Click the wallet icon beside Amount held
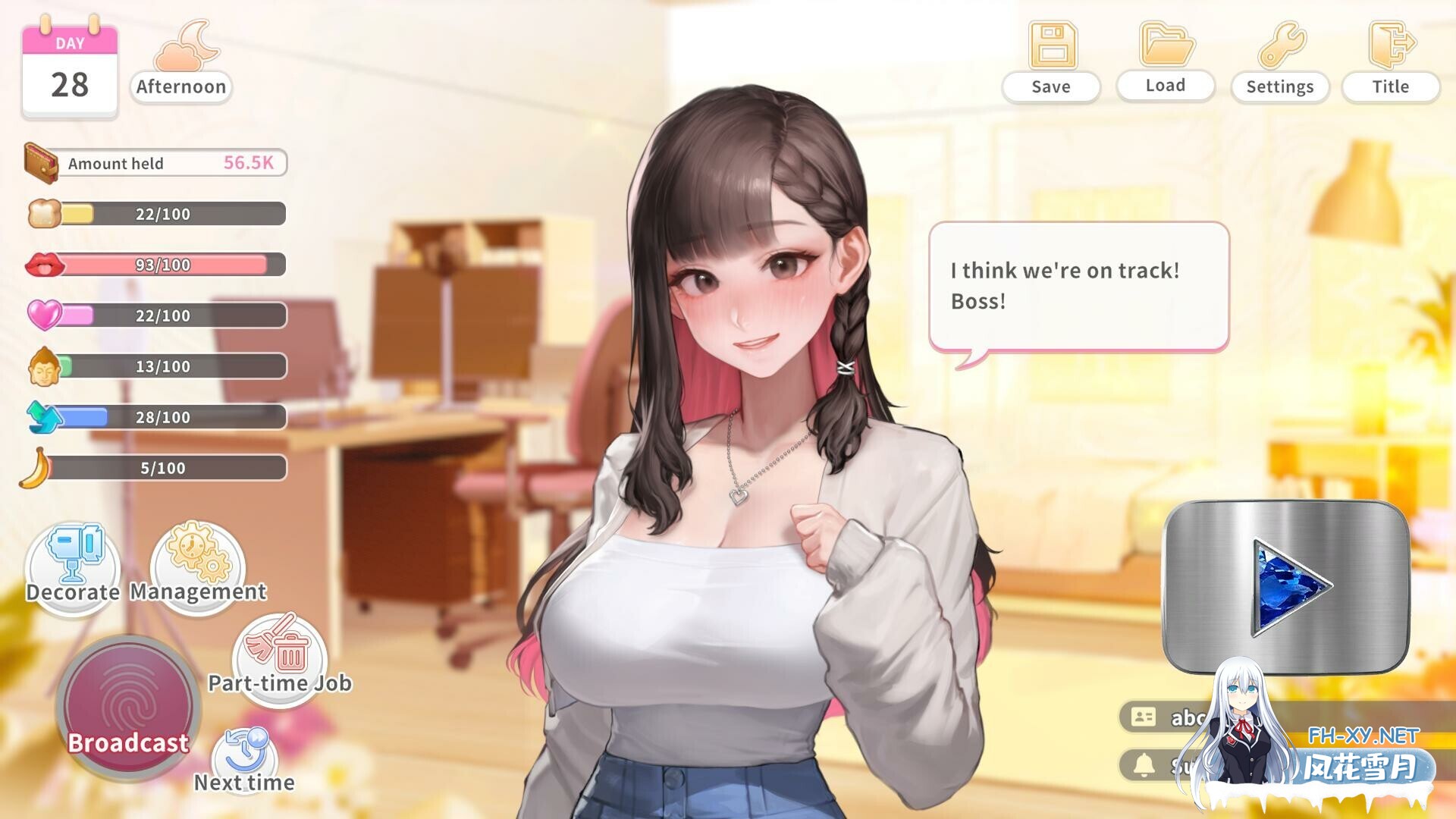Viewport: 1456px width, 819px height. point(41,163)
